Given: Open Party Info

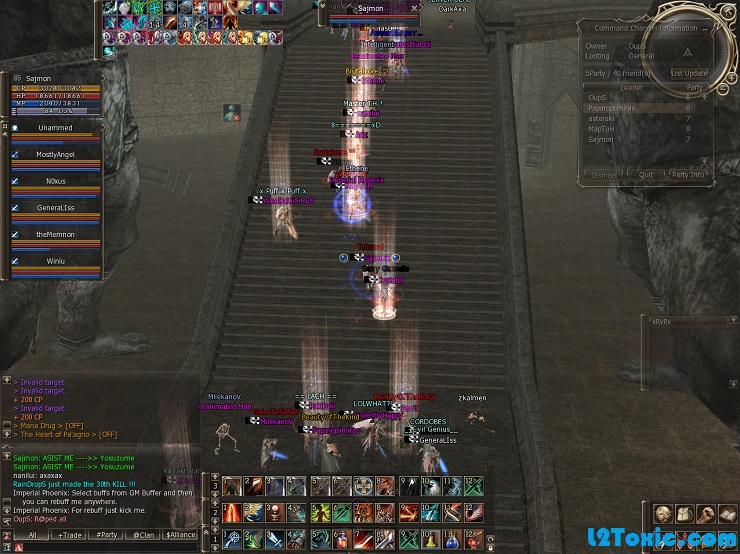Looking at the screenshot, I should coord(687,175).
